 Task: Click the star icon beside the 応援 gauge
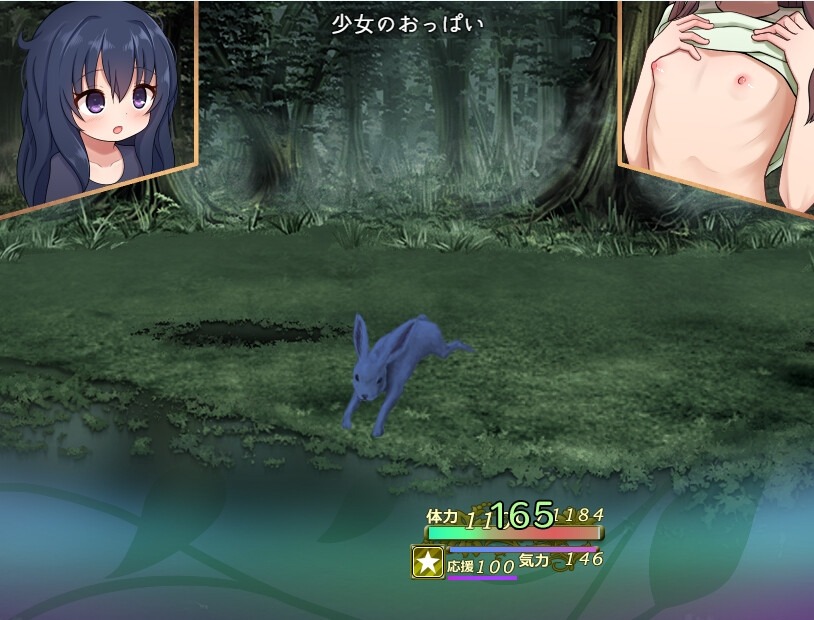(x=428, y=562)
